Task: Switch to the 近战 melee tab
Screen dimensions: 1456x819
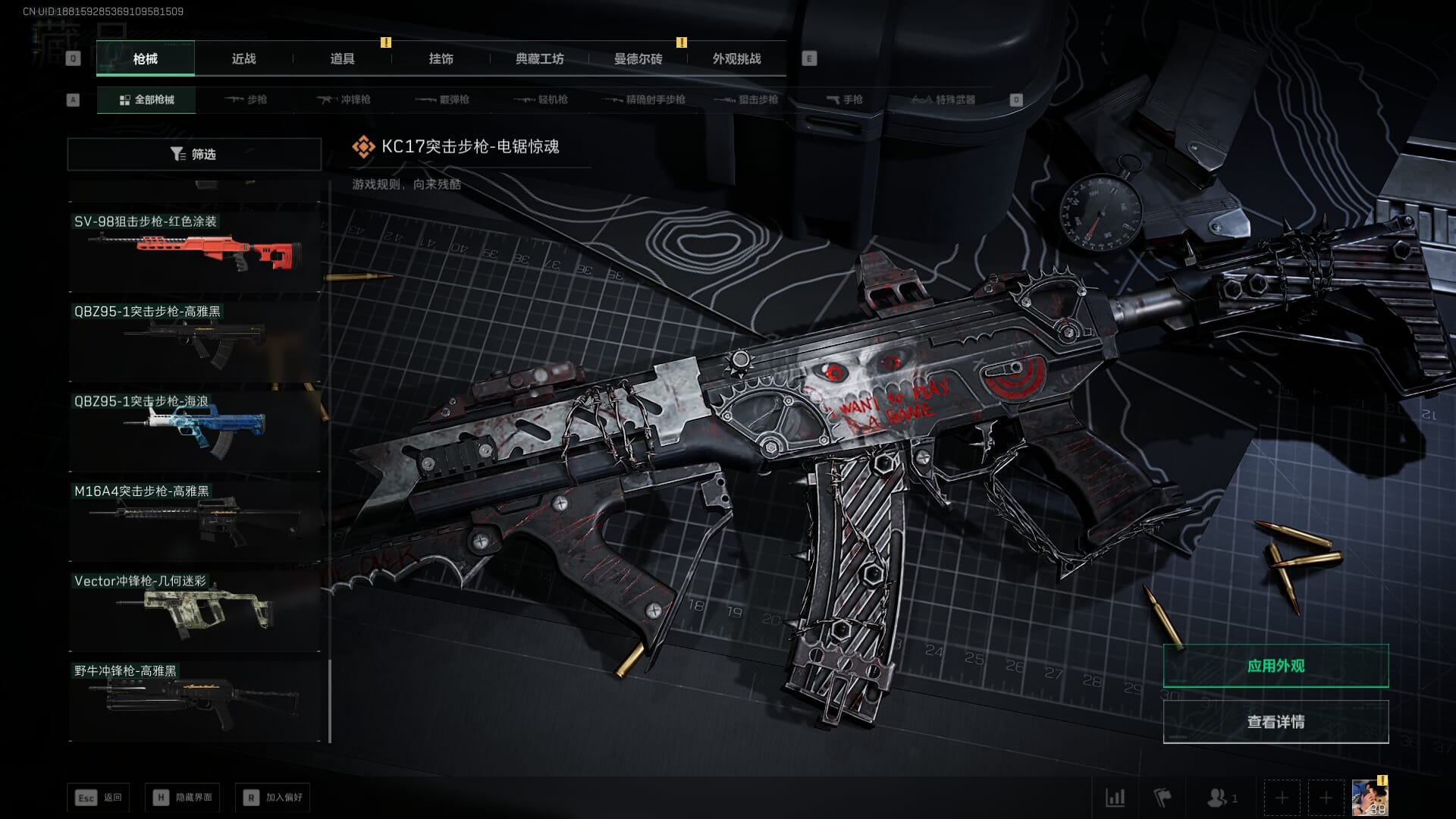Action: (243, 58)
